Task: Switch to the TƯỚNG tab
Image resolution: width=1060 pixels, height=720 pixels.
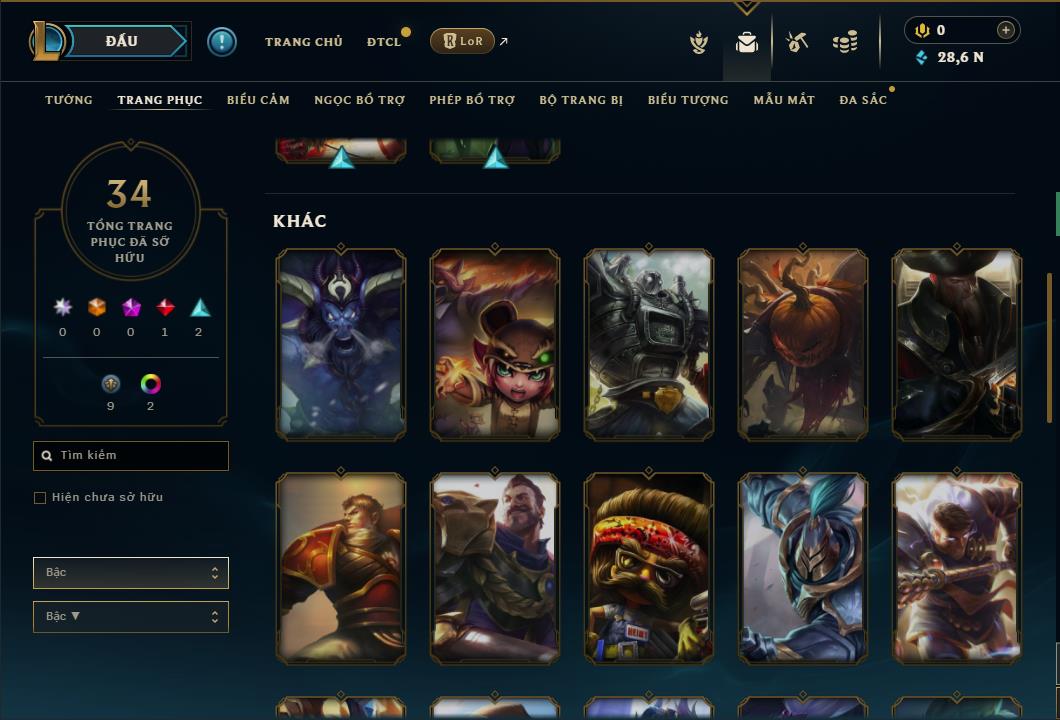Action: pyautogui.click(x=69, y=100)
